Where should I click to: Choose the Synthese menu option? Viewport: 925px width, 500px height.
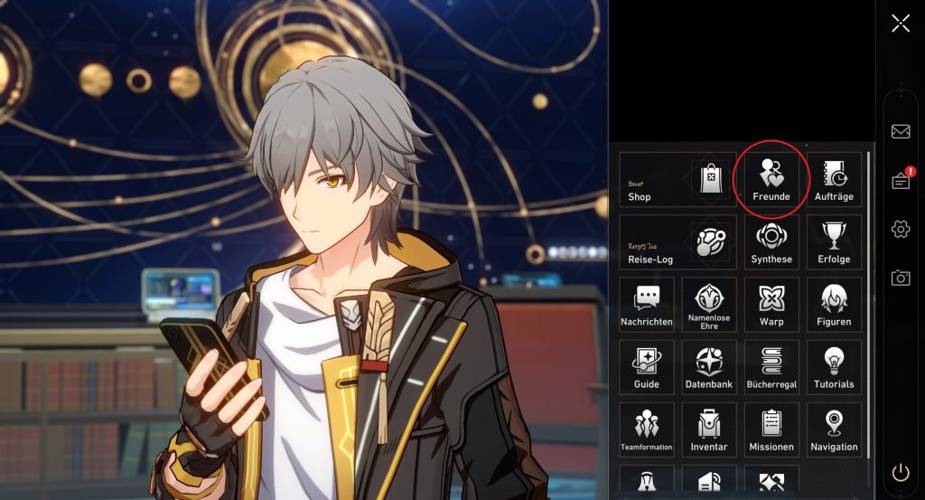771,243
